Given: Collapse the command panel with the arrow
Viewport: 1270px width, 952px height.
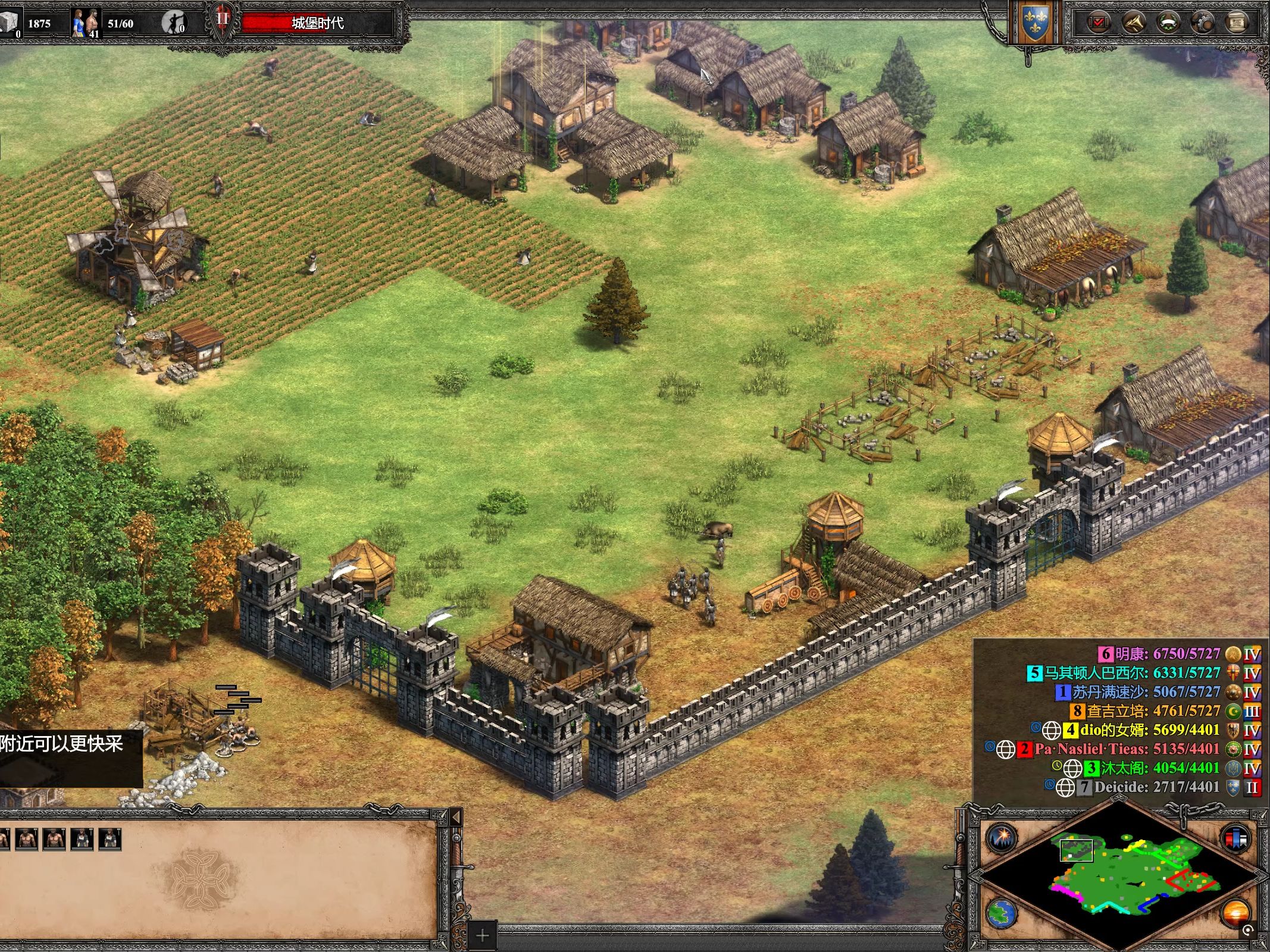Looking at the screenshot, I should coord(456,816).
